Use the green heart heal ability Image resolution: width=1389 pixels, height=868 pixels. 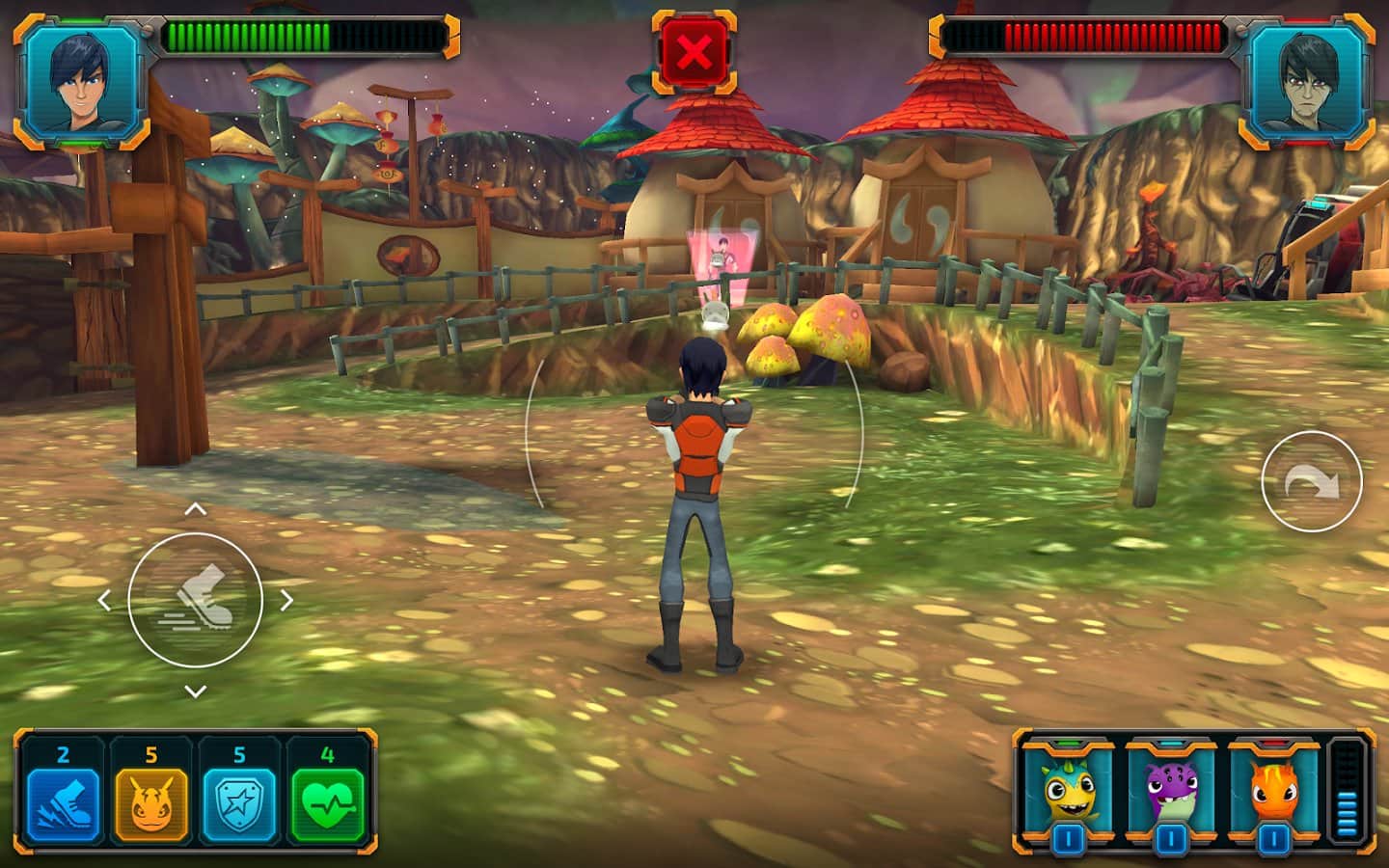coord(327,804)
